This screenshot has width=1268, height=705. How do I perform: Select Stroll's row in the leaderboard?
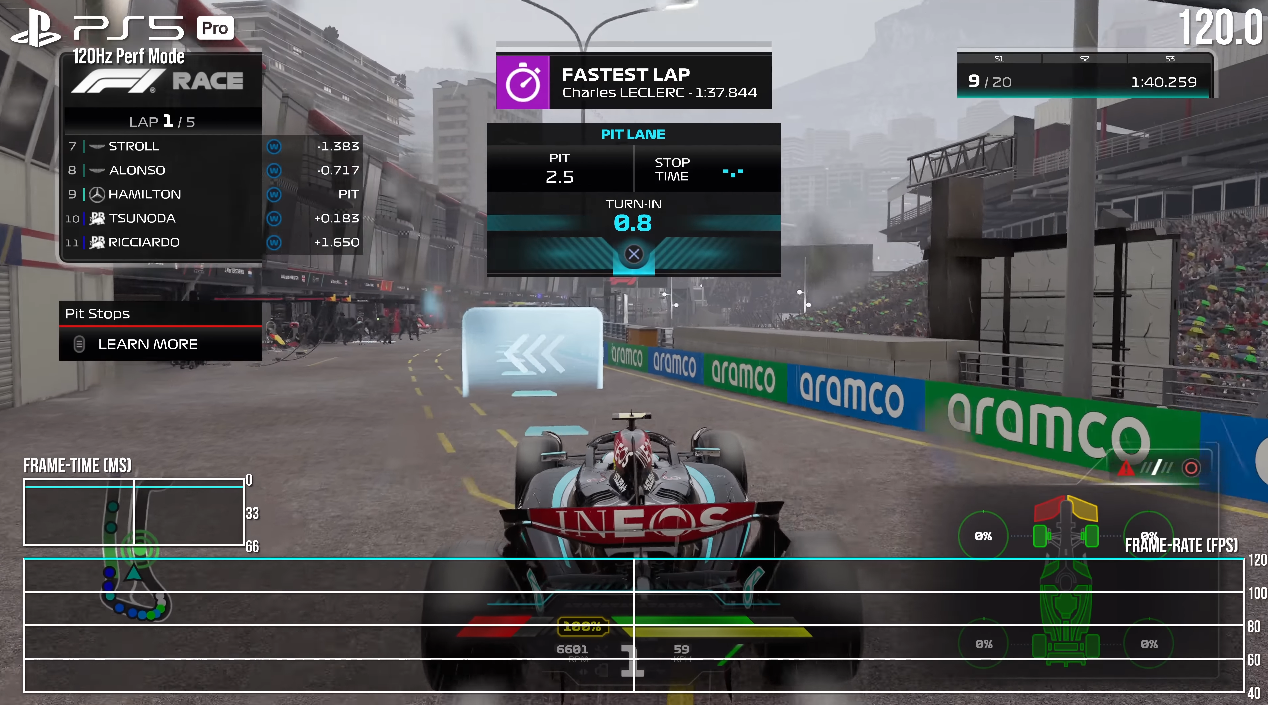pos(212,146)
